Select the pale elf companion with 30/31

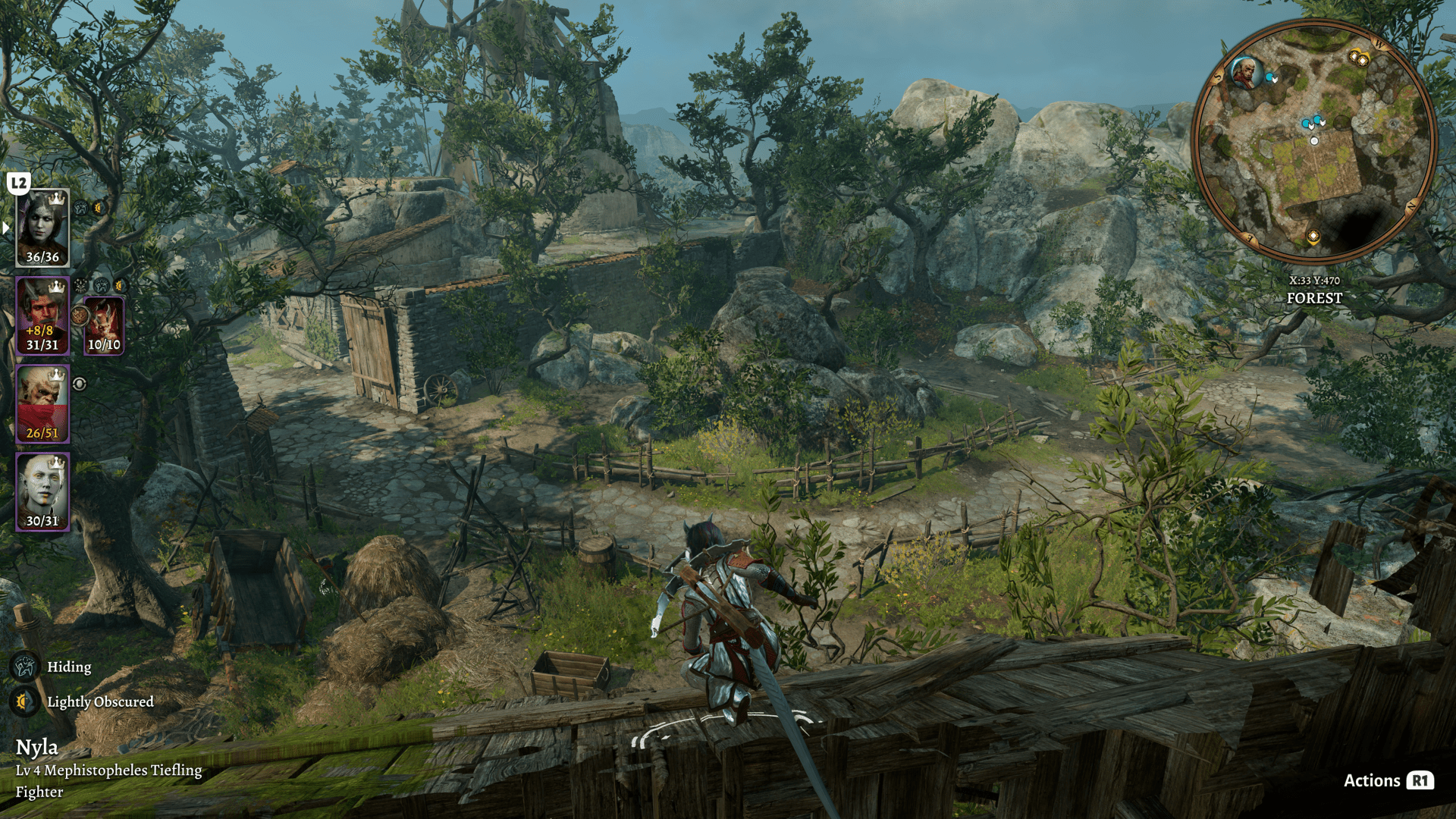tap(42, 491)
